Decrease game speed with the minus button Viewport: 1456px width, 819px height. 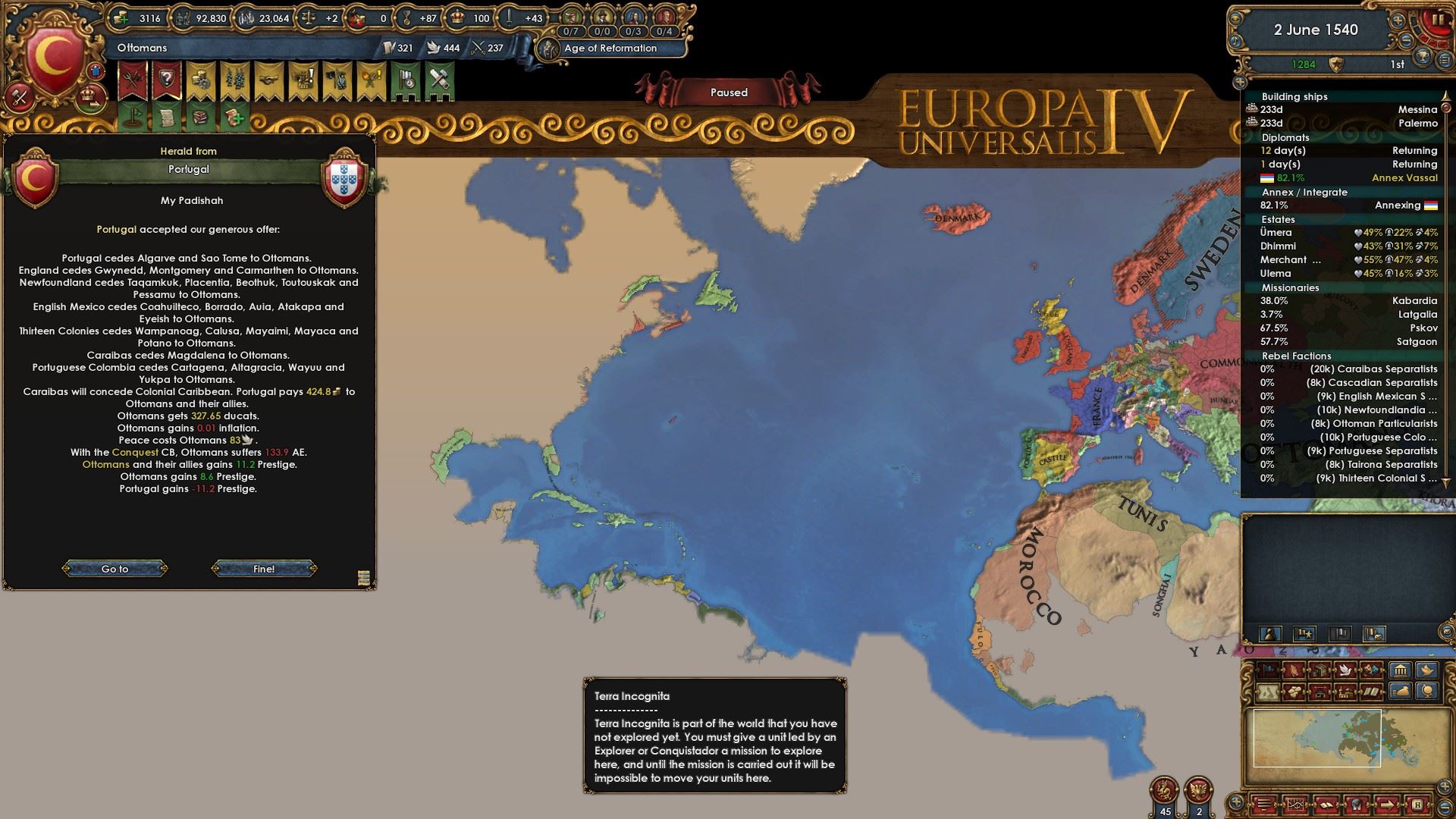tap(1405, 42)
